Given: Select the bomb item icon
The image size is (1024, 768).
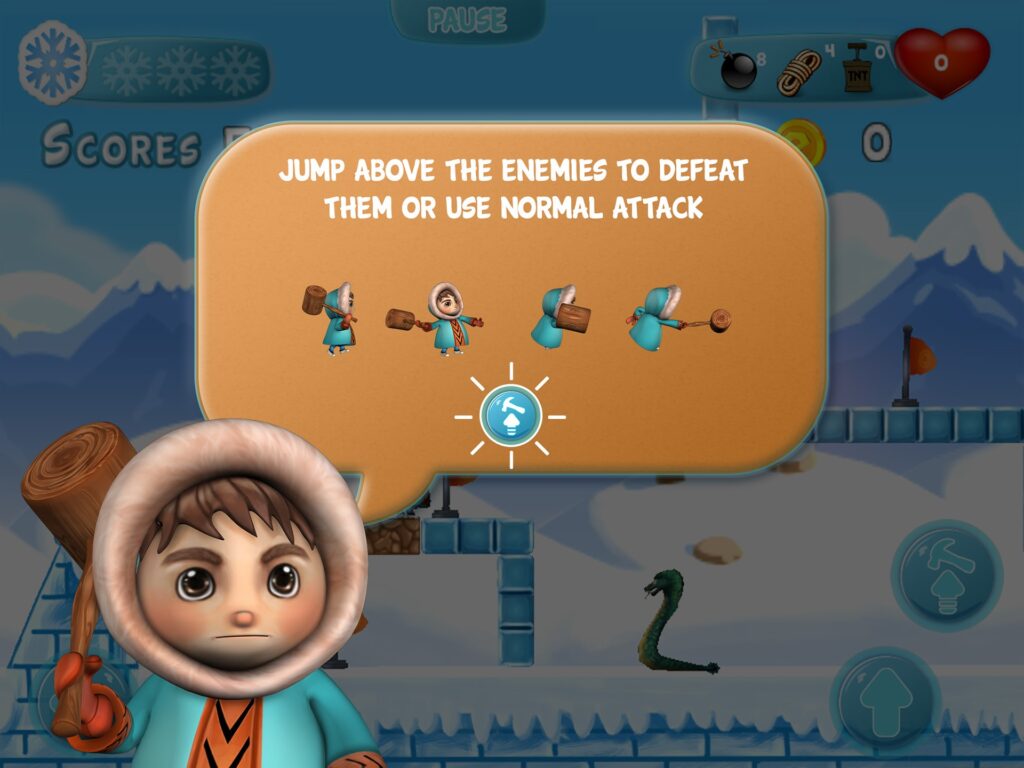Looking at the screenshot, I should click(x=737, y=68).
